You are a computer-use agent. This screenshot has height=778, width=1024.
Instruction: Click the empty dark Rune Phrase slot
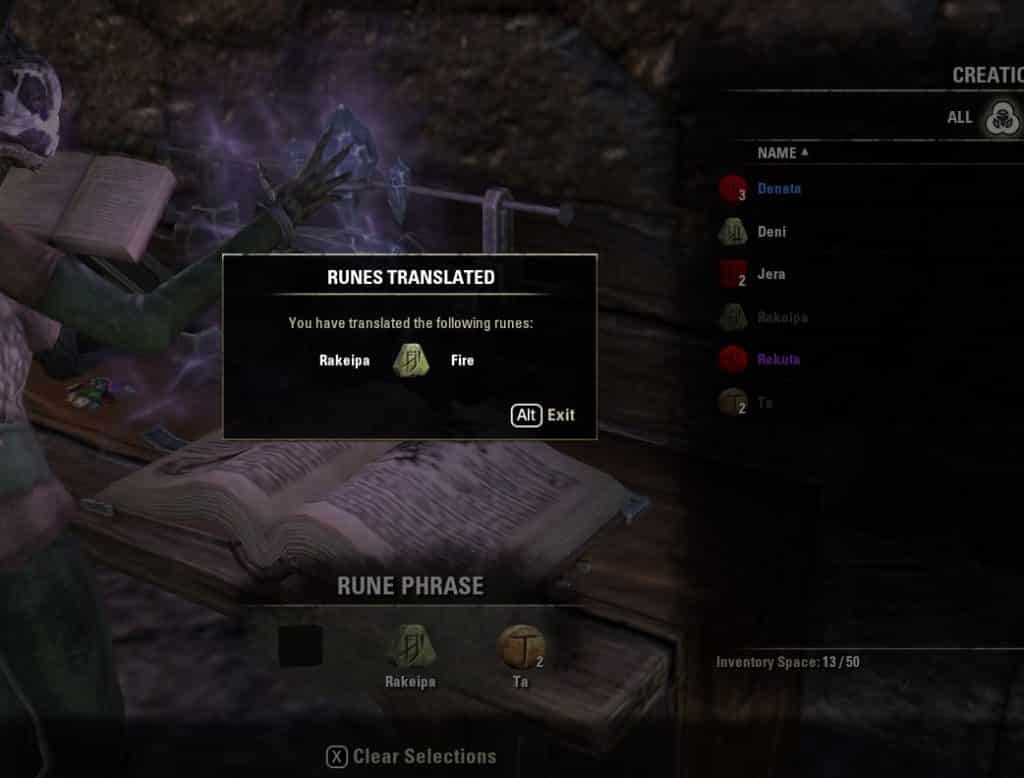(301, 647)
